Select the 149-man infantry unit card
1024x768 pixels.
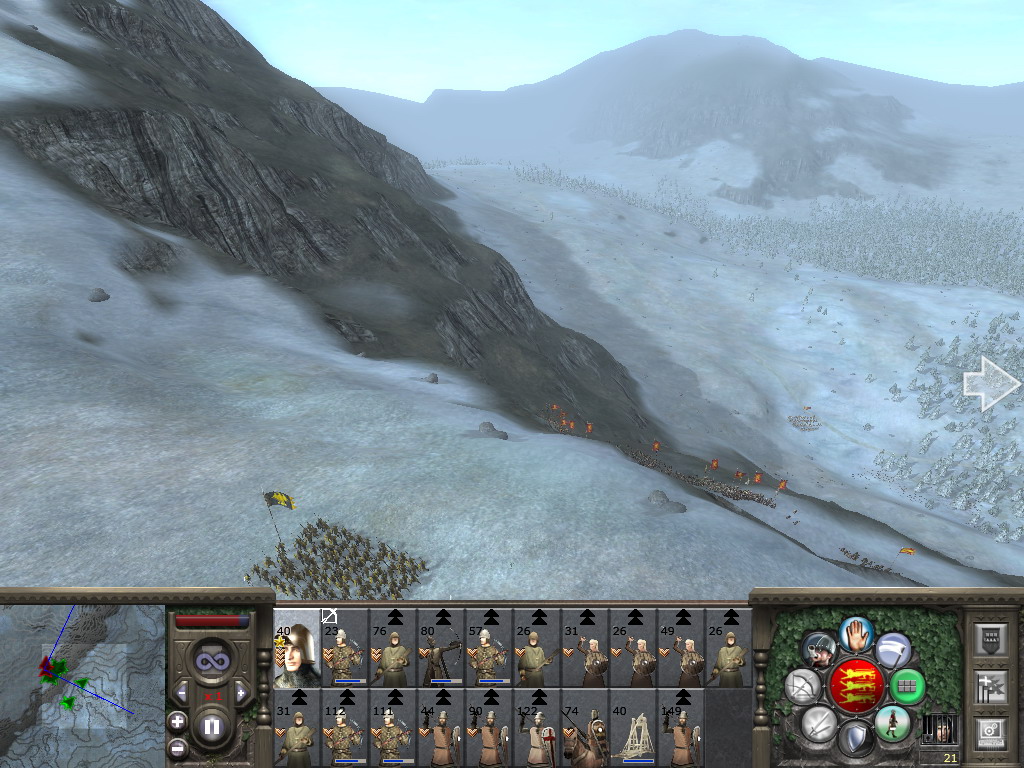click(x=680, y=728)
